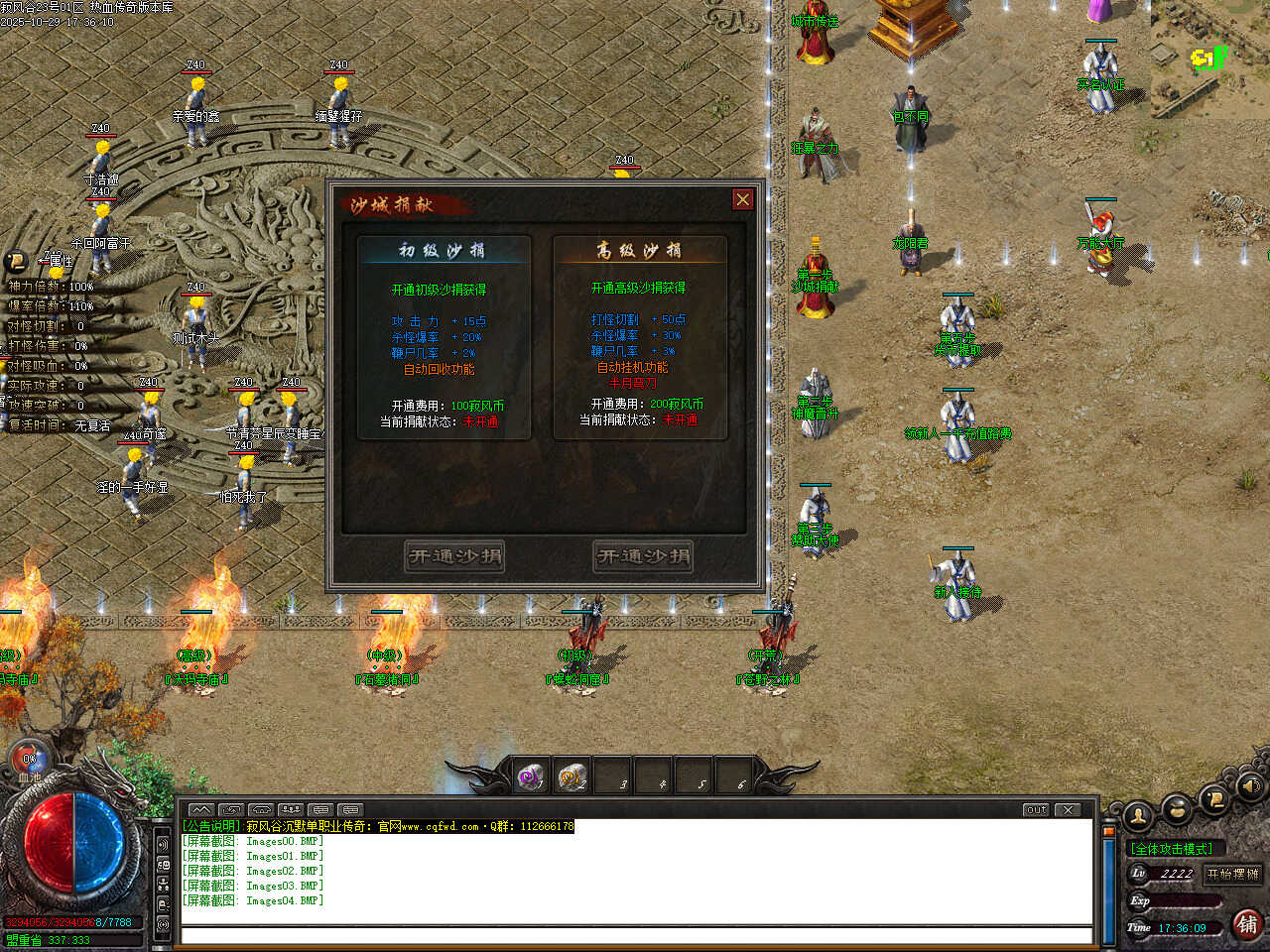The image size is (1270, 952).
Task: Close the chat panel with its X button
Action: point(1068,810)
